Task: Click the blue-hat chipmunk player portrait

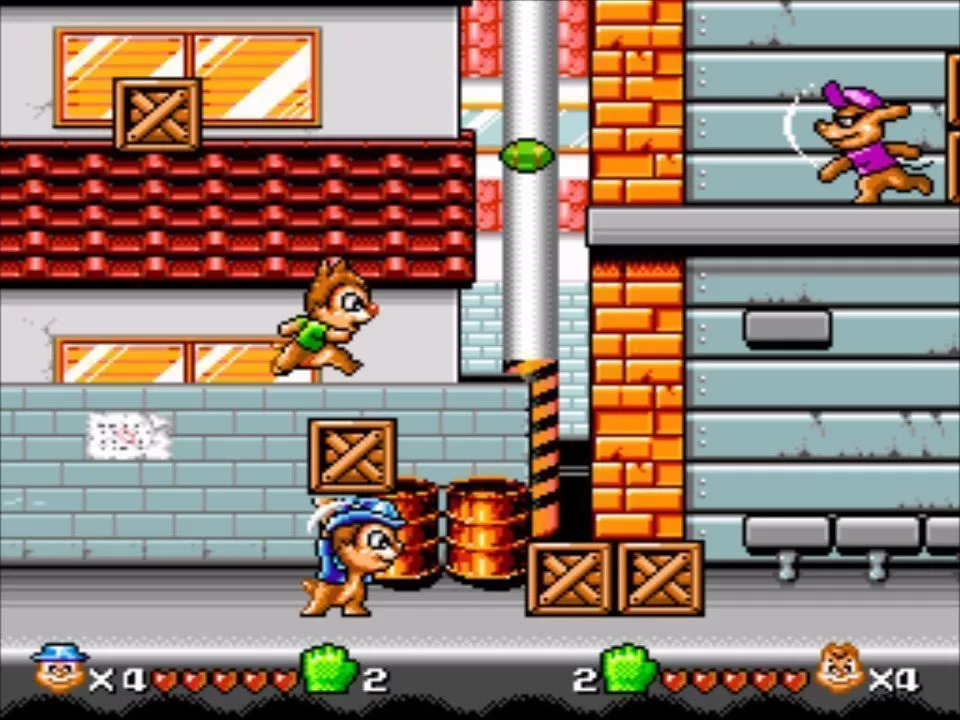Action: (59, 669)
